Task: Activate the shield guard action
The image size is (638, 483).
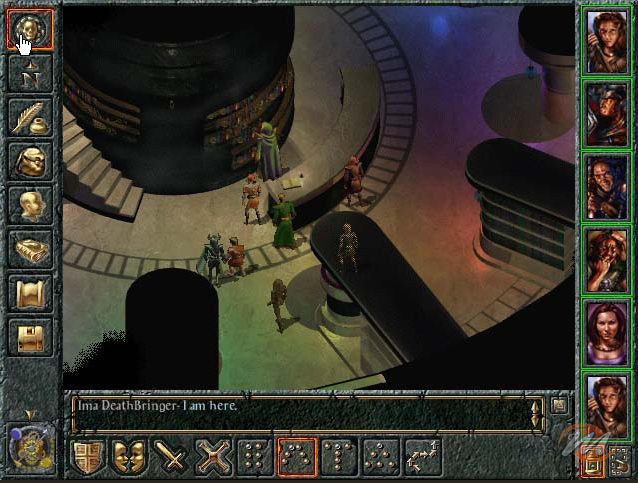Action: coord(88,457)
